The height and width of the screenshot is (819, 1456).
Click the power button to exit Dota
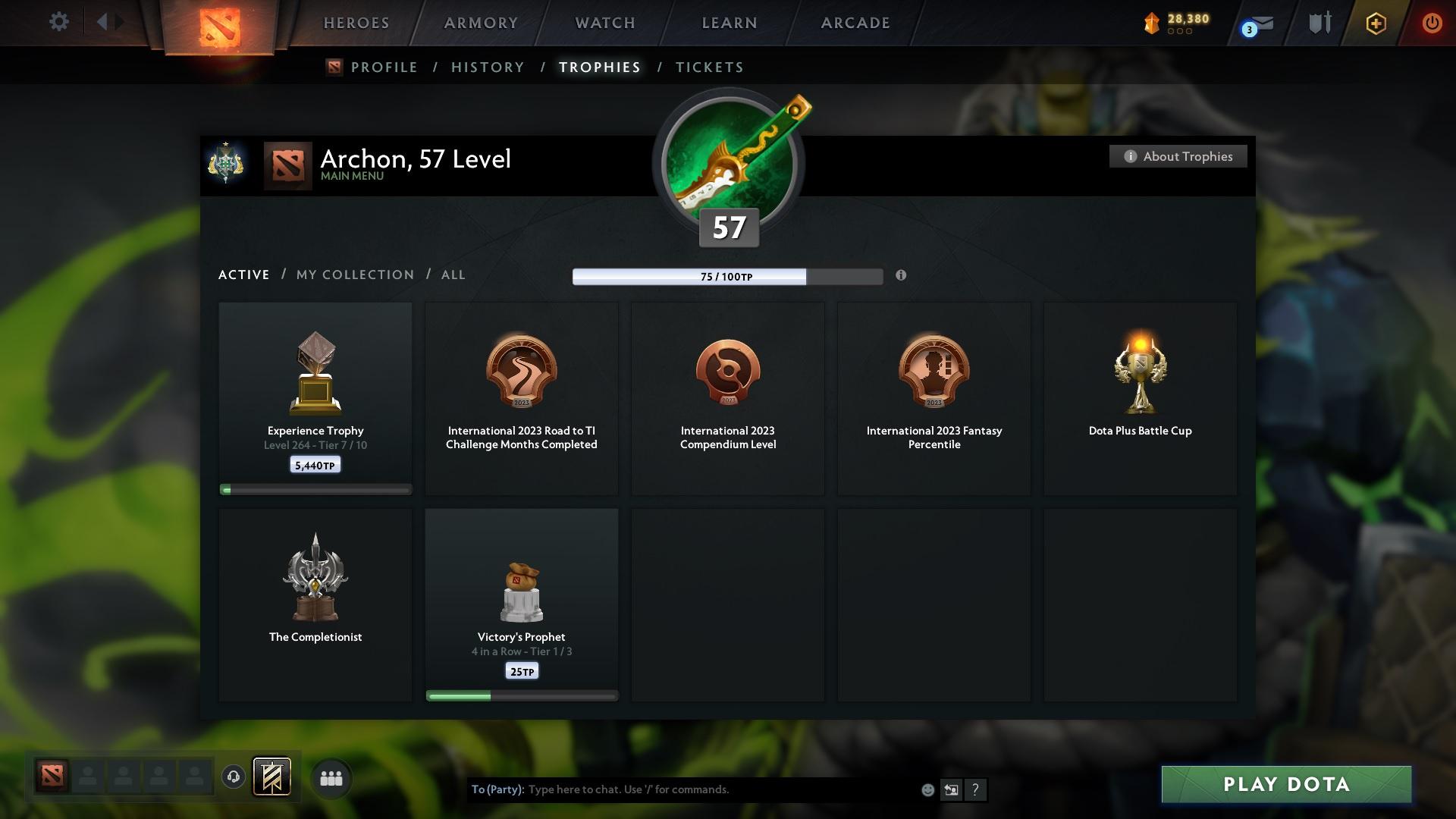coord(1432,23)
